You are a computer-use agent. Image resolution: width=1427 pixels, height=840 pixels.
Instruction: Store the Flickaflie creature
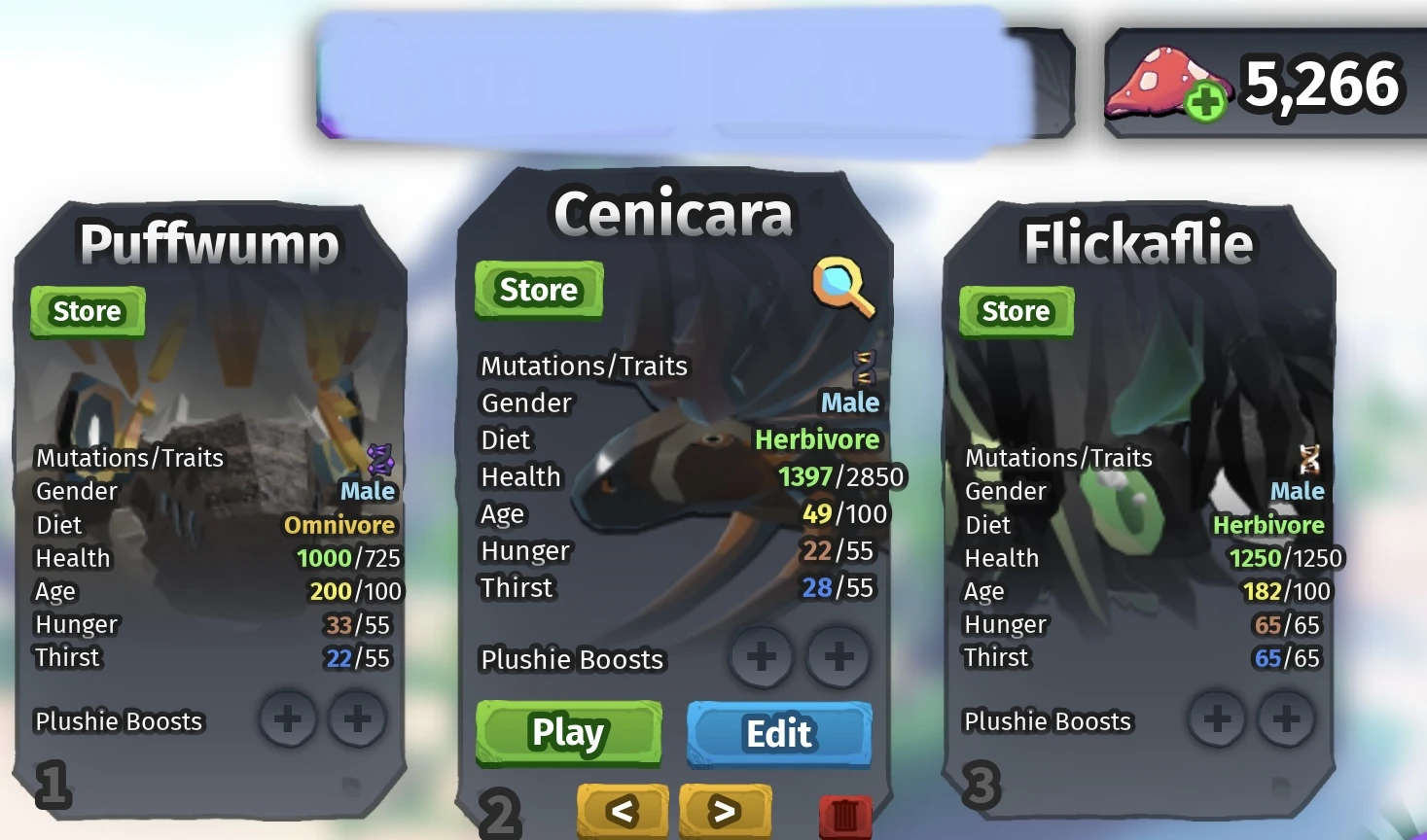pyautogui.click(x=1015, y=311)
